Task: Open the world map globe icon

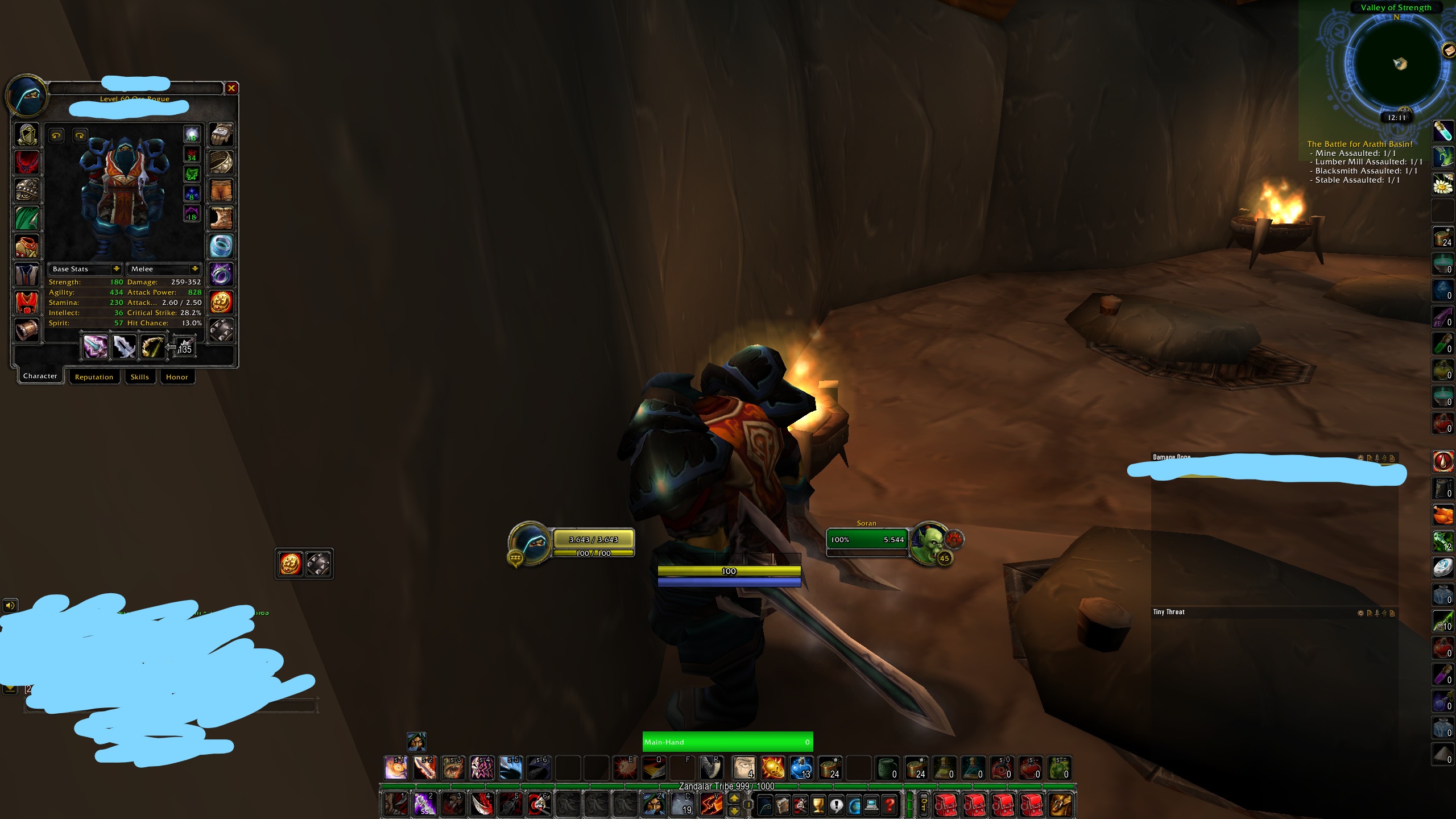Action: (854, 805)
